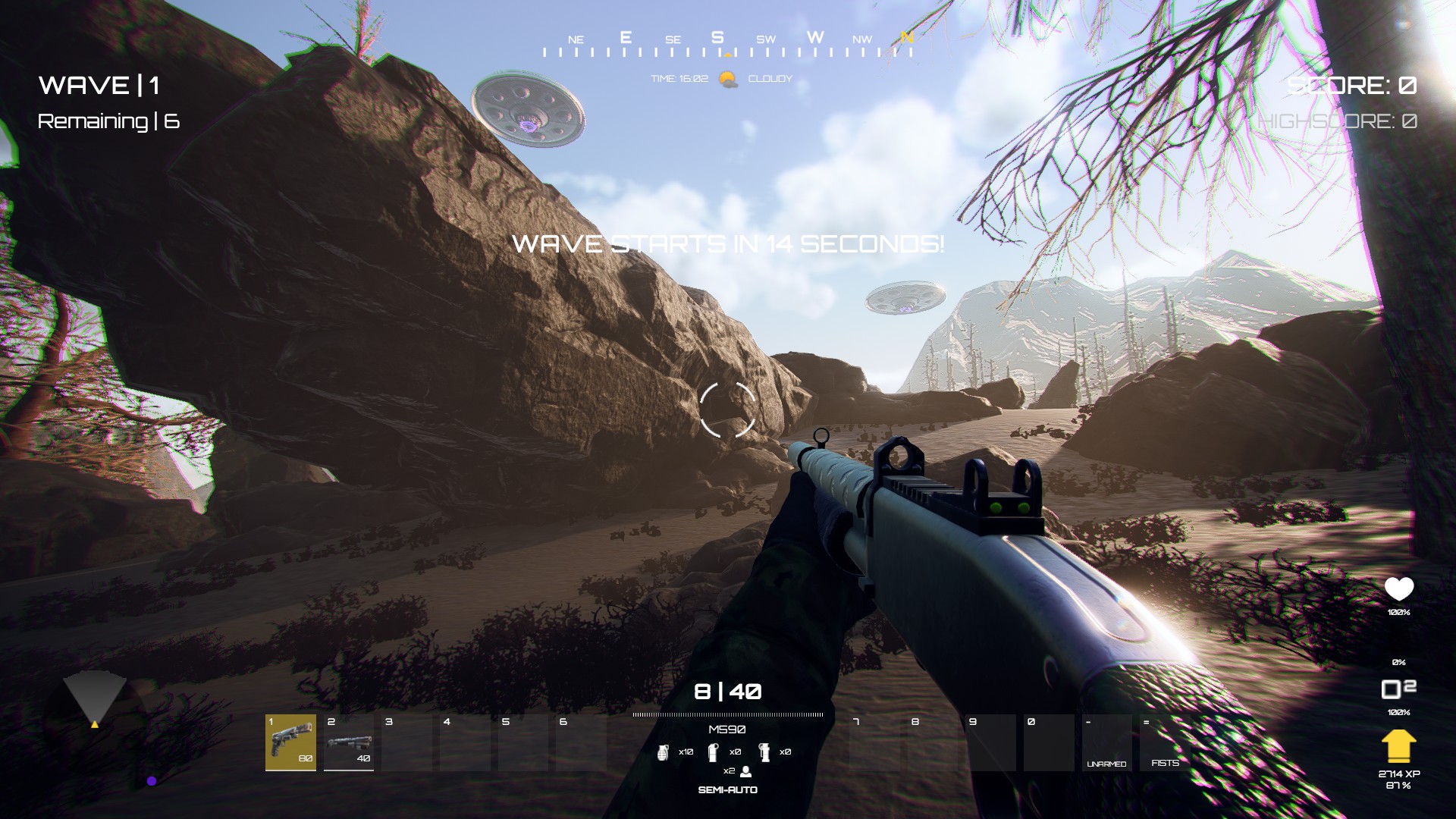Click the W heading on the compass bar

[815, 36]
